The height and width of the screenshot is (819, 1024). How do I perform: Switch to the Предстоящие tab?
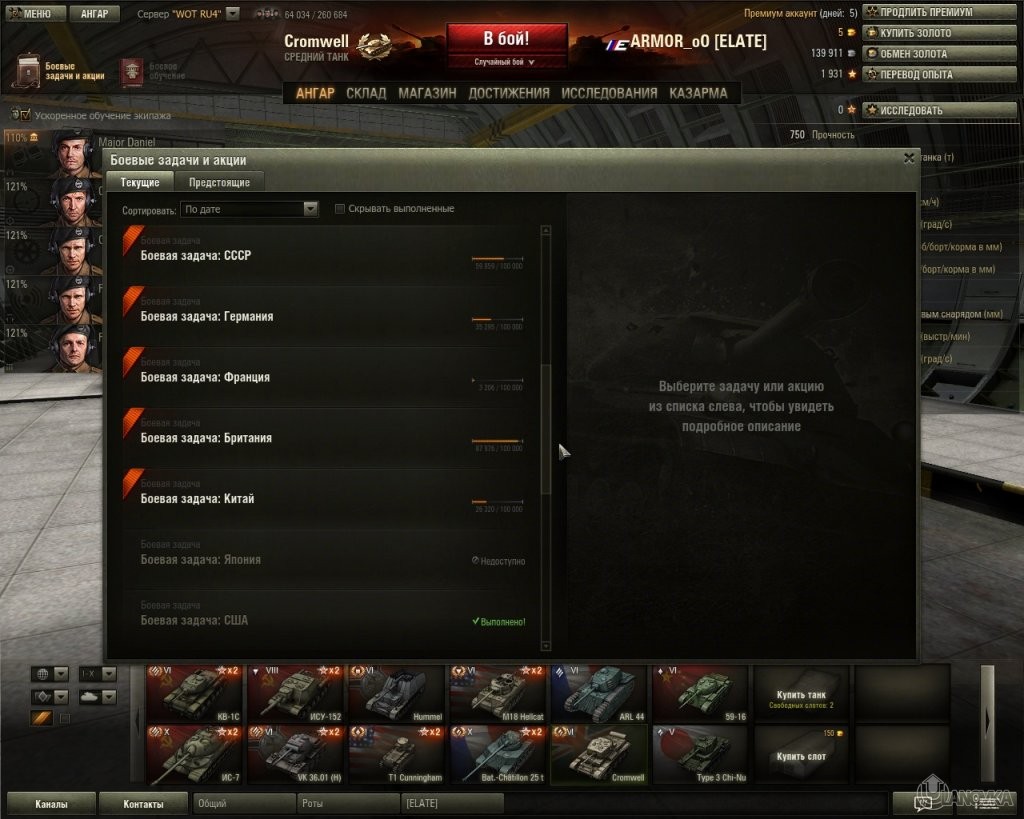click(x=219, y=182)
